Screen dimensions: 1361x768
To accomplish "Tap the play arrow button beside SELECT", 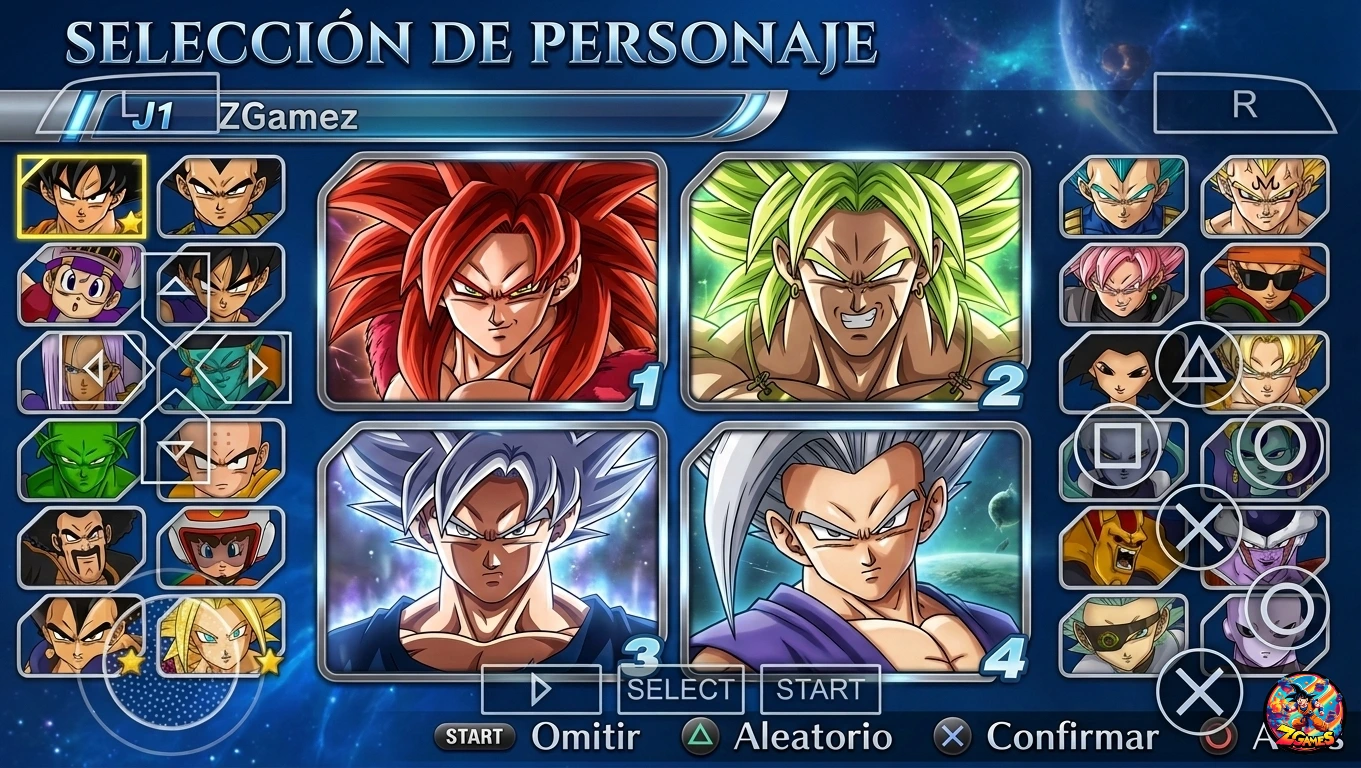I will click(x=540, y=688).
